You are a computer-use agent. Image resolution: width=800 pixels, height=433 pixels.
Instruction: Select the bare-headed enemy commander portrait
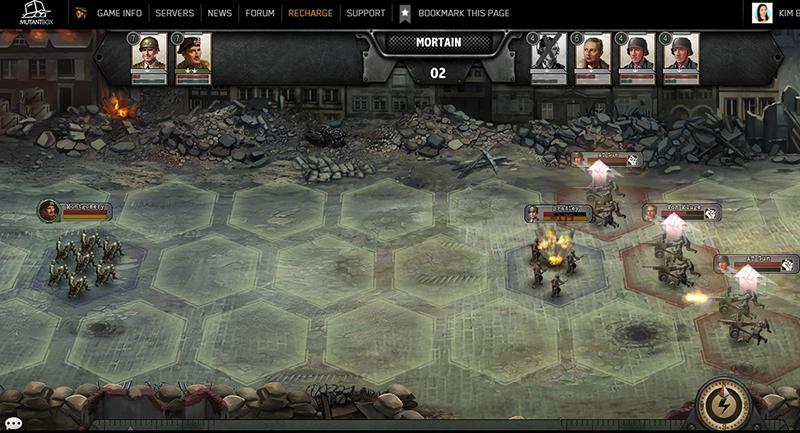click(x=592, y=54)
